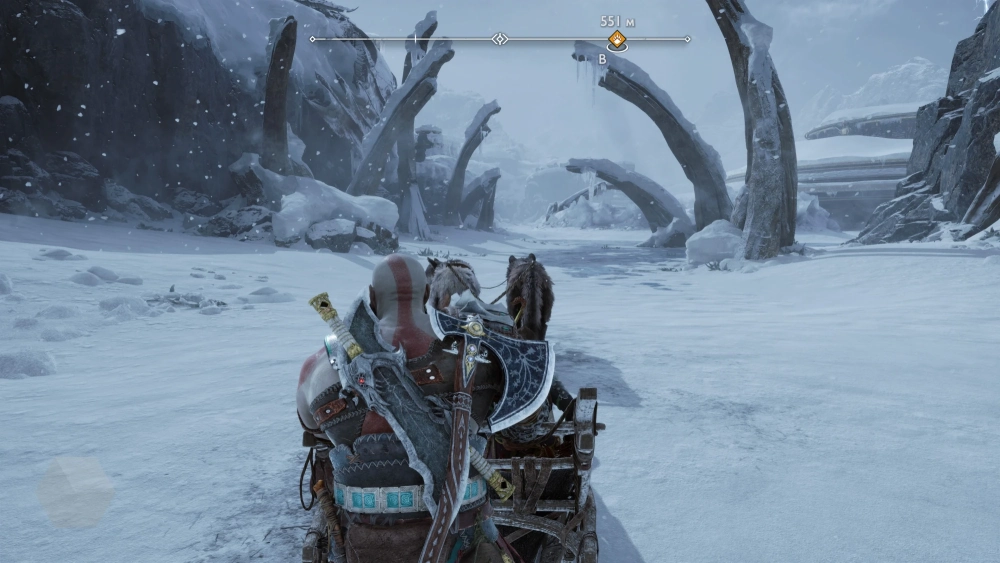The width and height of the screenshot is (1000, 563).
Task: Click the translucent cube watermark icon
Action: [x=76, y=492]
